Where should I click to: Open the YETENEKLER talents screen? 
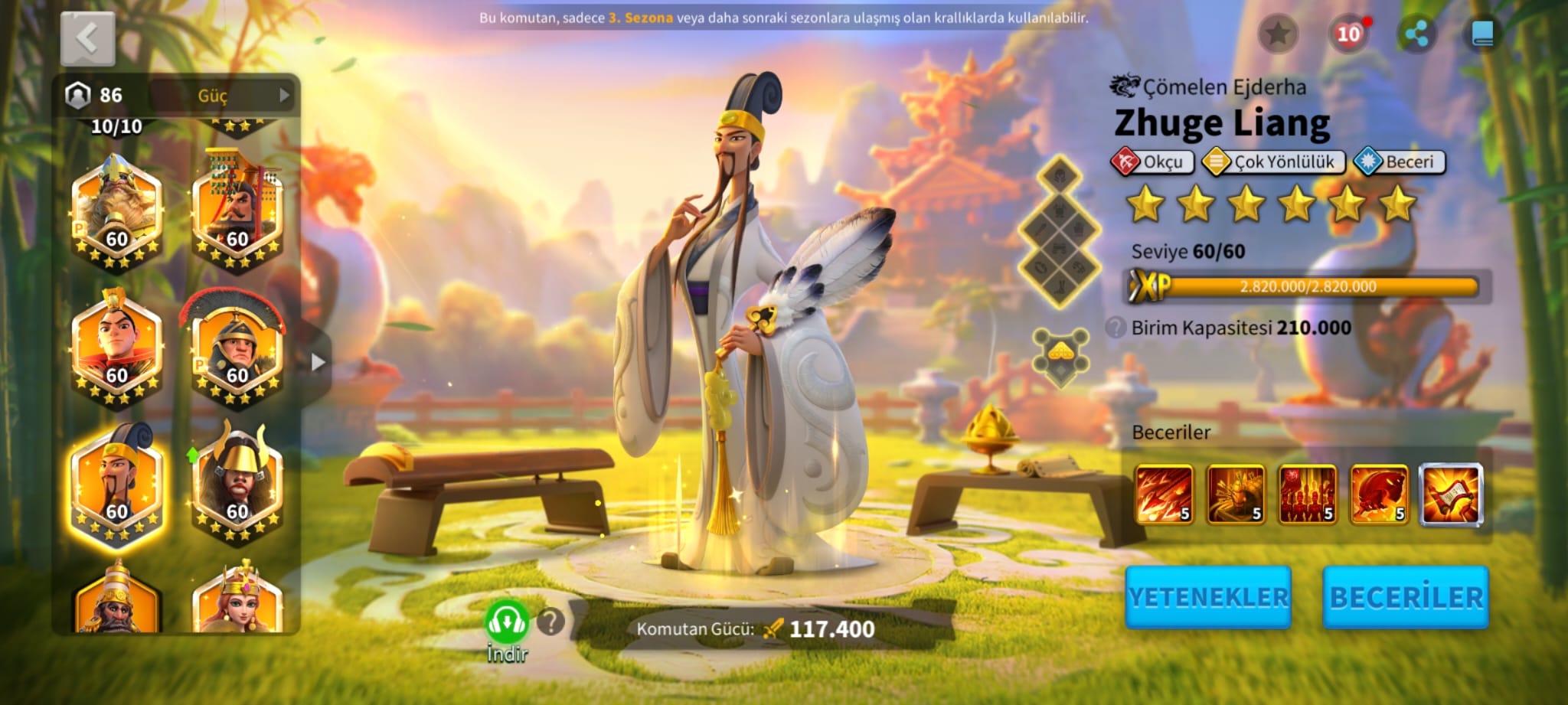pos(1207,597)
